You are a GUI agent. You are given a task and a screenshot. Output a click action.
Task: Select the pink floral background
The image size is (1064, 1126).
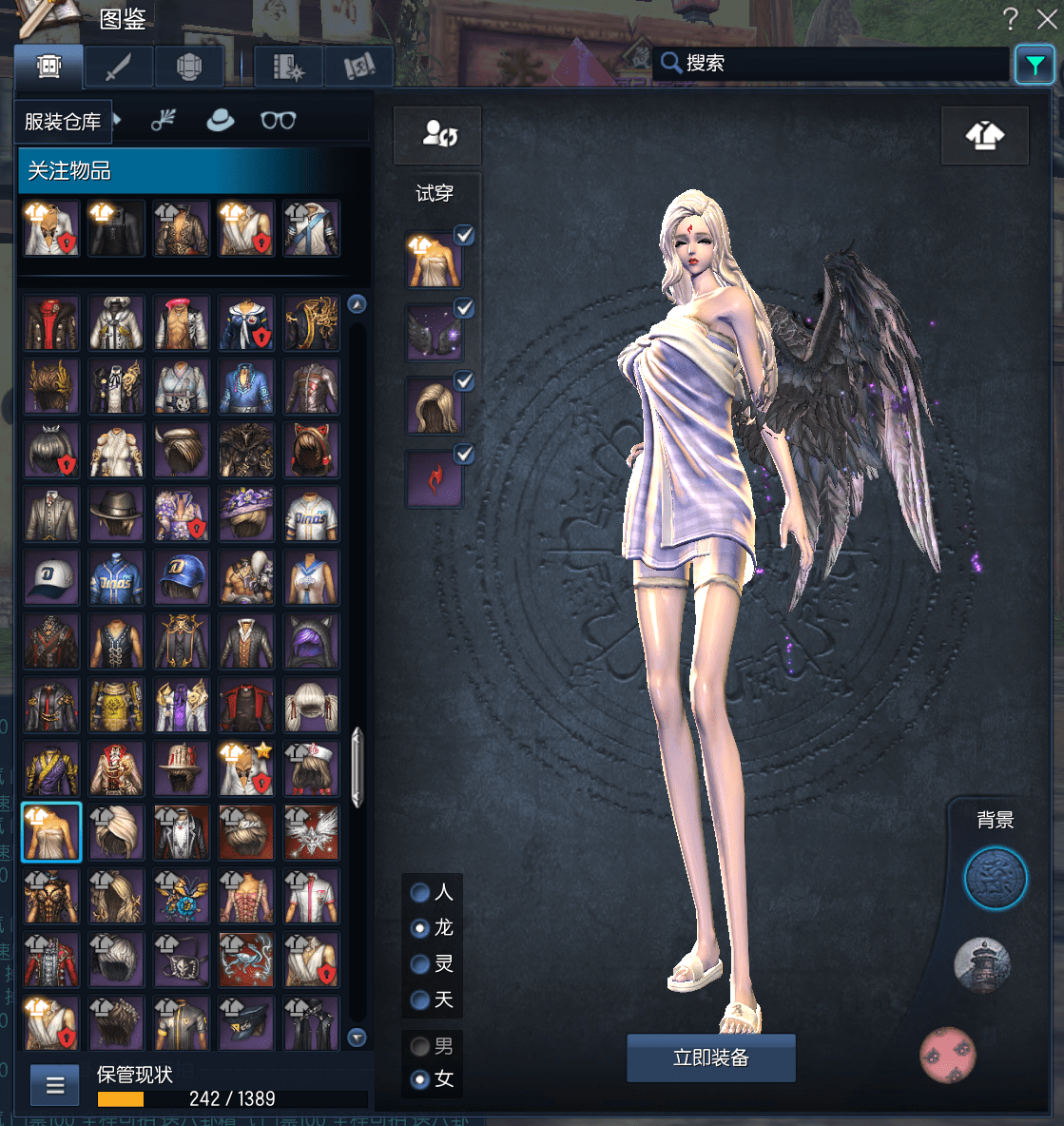(x=948, y=1054)
